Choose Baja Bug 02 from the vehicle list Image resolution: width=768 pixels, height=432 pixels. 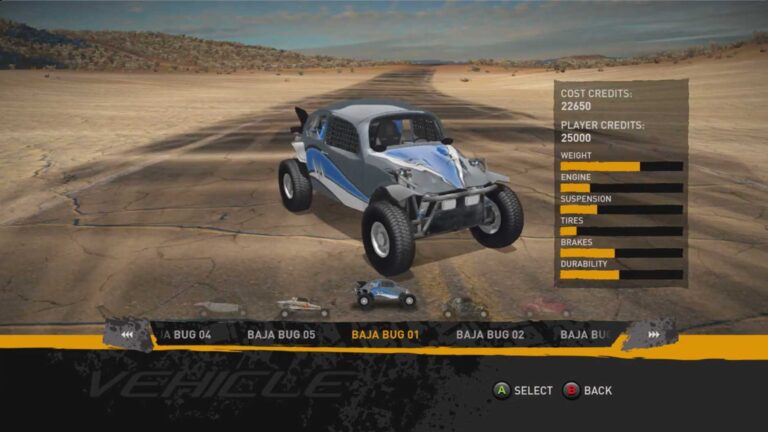[490, 334]
